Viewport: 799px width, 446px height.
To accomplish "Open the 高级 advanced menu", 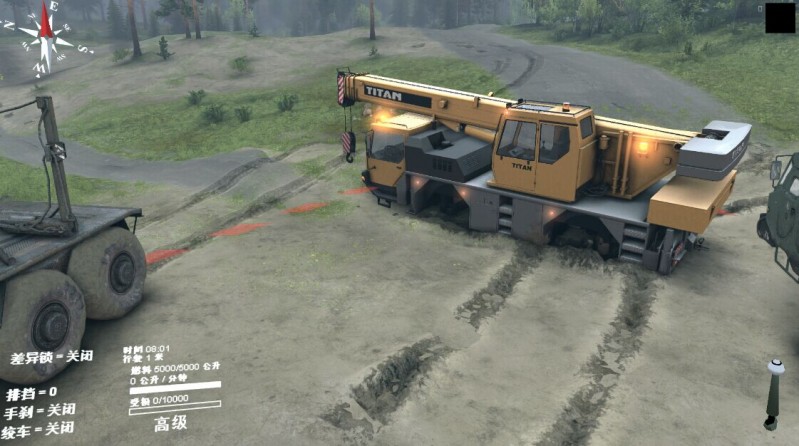I will (171, 424).
